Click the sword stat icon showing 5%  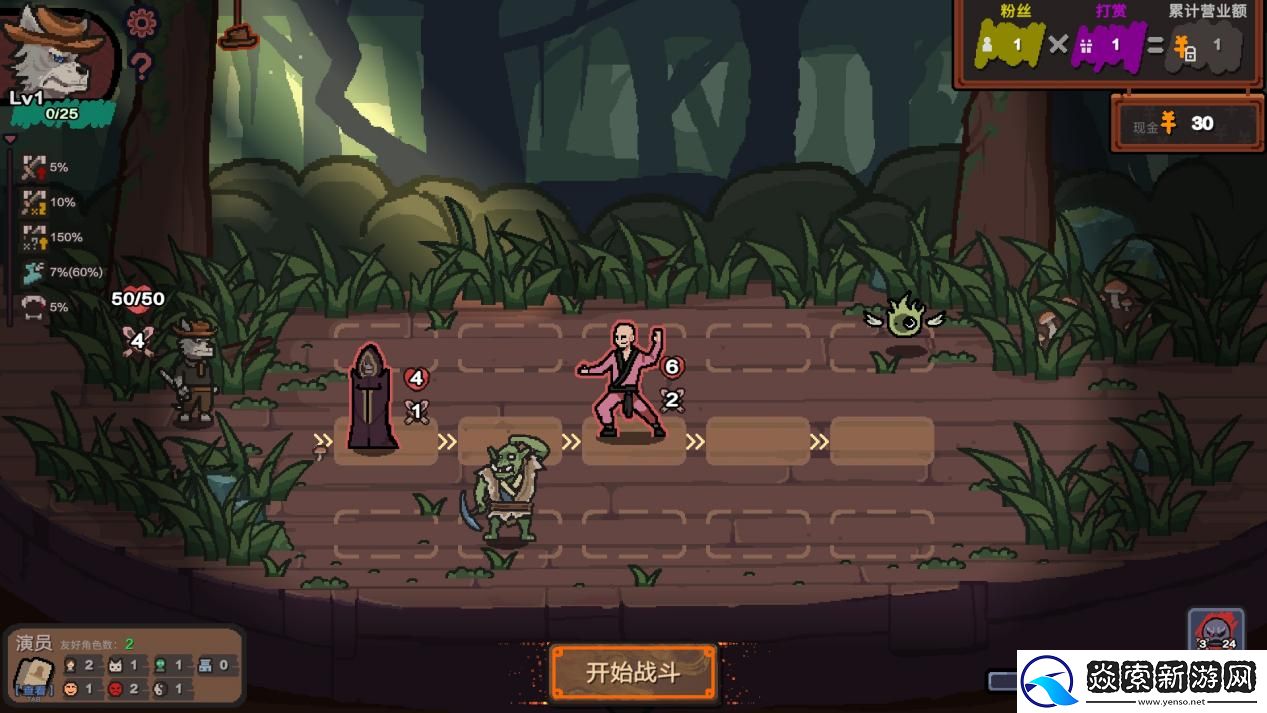34,167
